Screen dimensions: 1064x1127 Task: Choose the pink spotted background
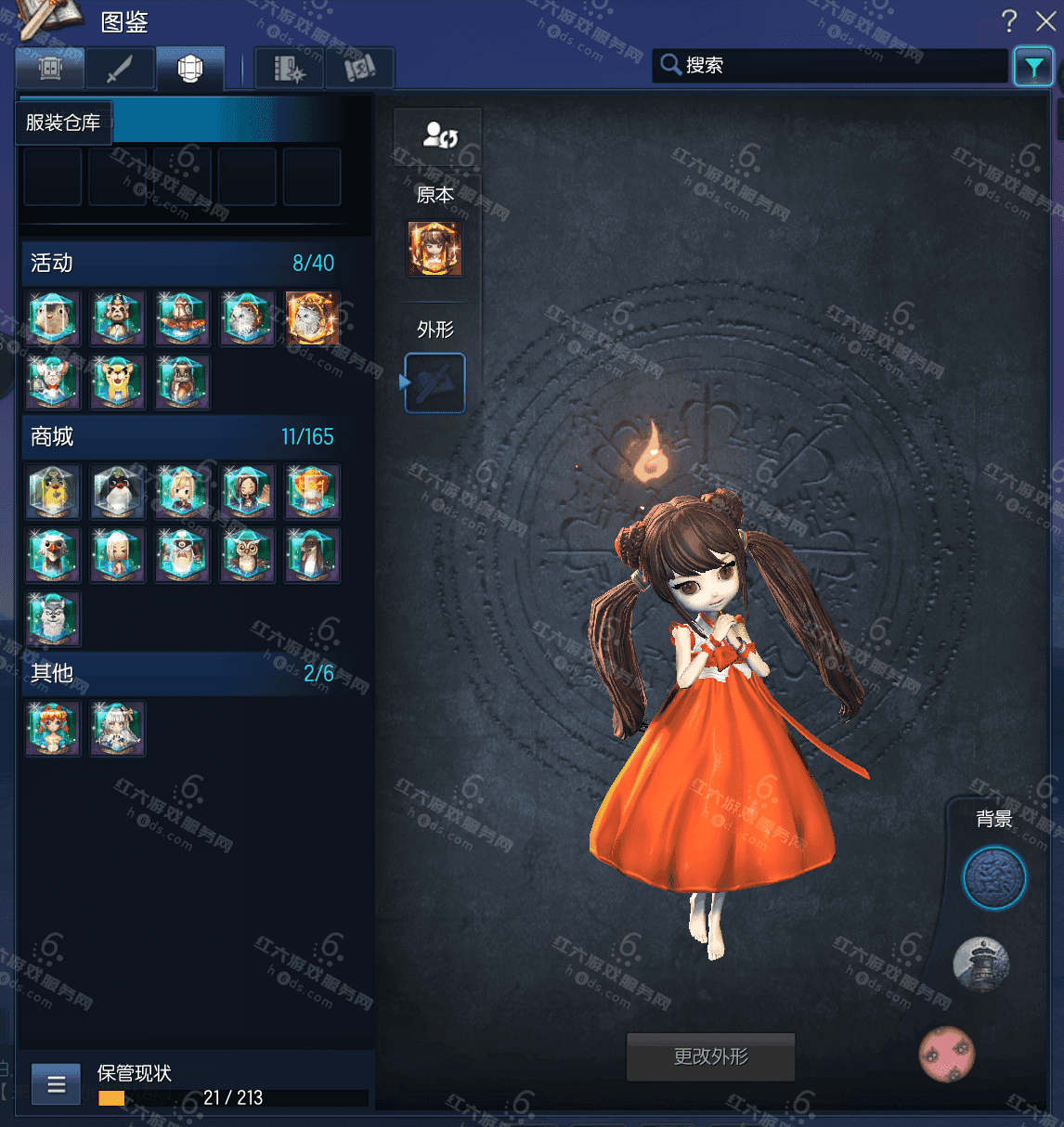(946, 1054)
